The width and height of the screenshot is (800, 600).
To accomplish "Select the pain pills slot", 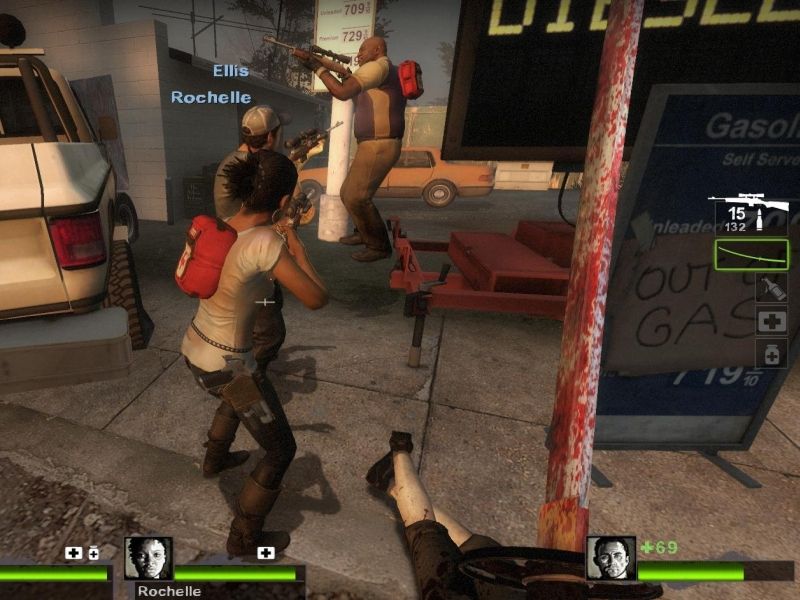I will (x=771, y=353).
